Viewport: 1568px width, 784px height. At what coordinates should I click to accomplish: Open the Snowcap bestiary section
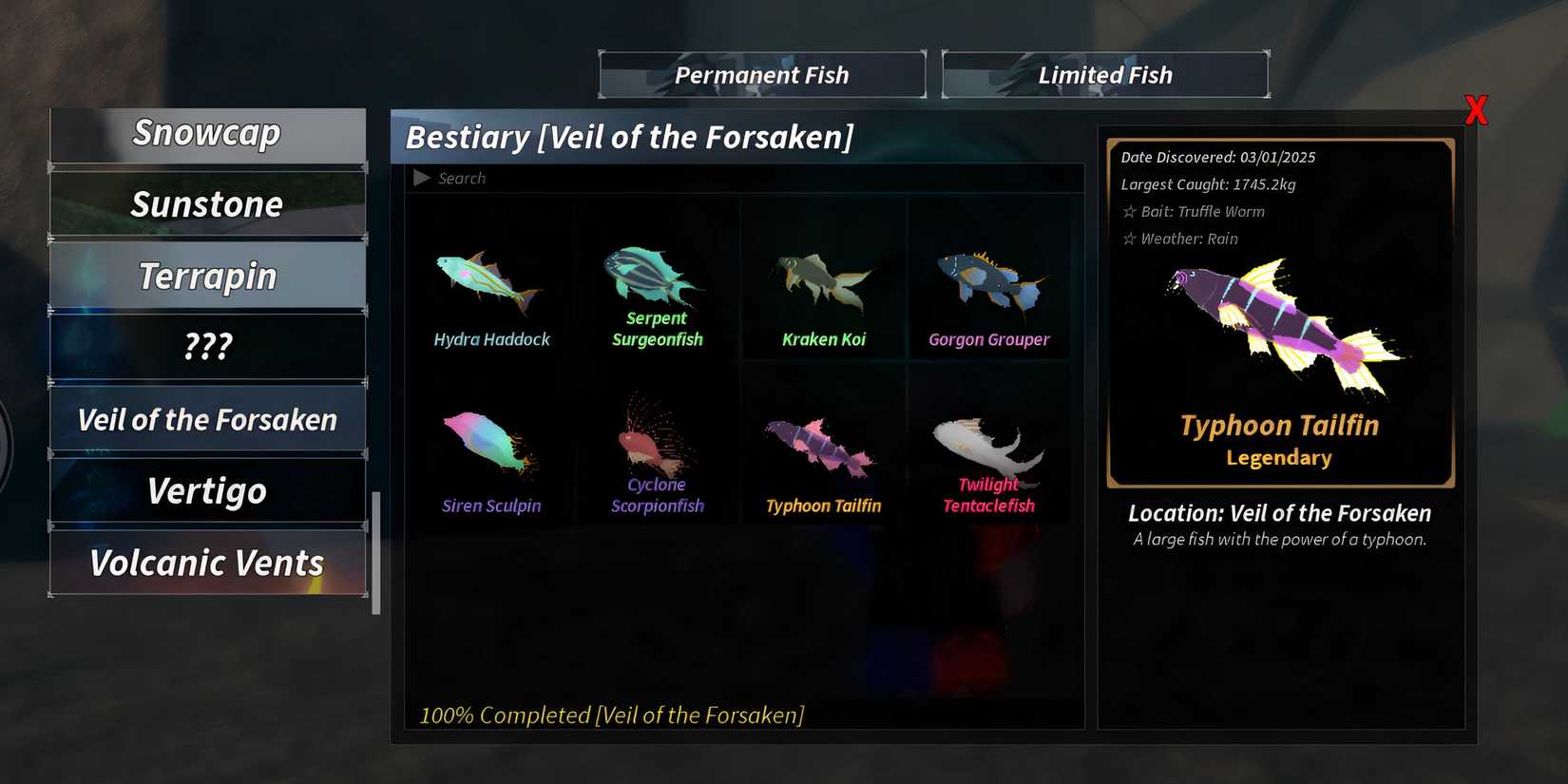pos(207,133)
